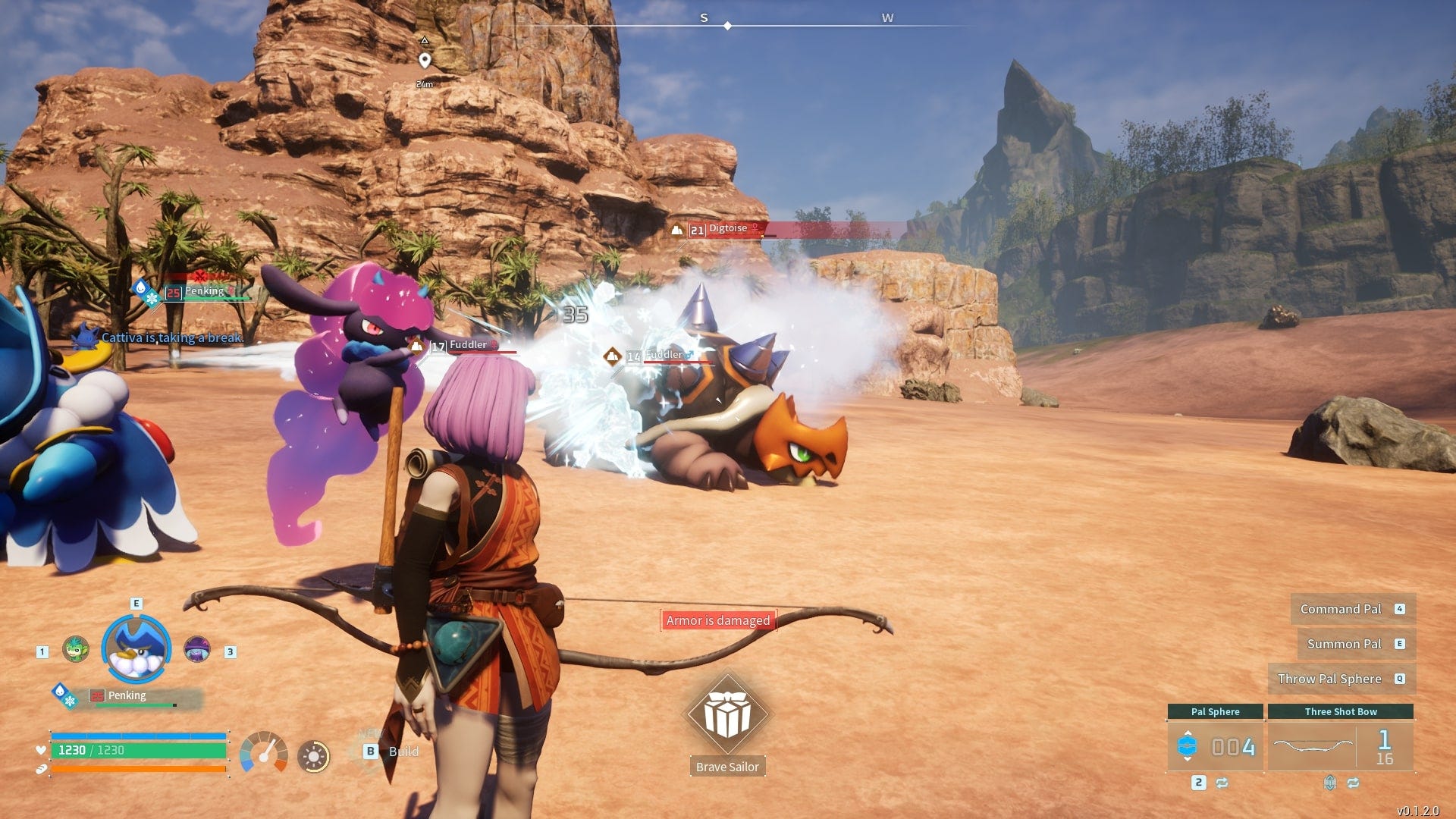Select the Three Shot Bow weapon slot
1456x819 pixels.
[x=1340, y=747]
